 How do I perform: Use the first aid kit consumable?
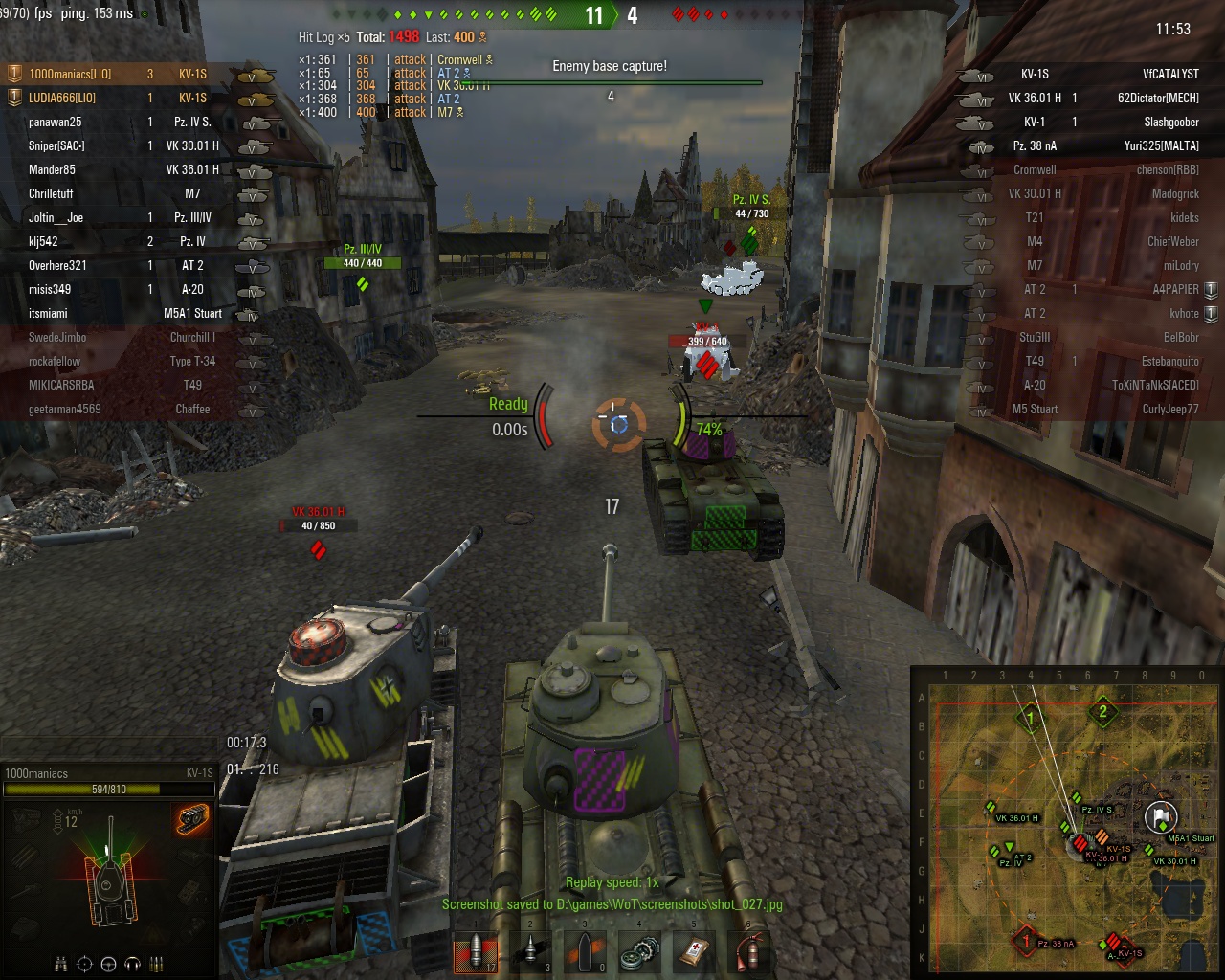694,952
